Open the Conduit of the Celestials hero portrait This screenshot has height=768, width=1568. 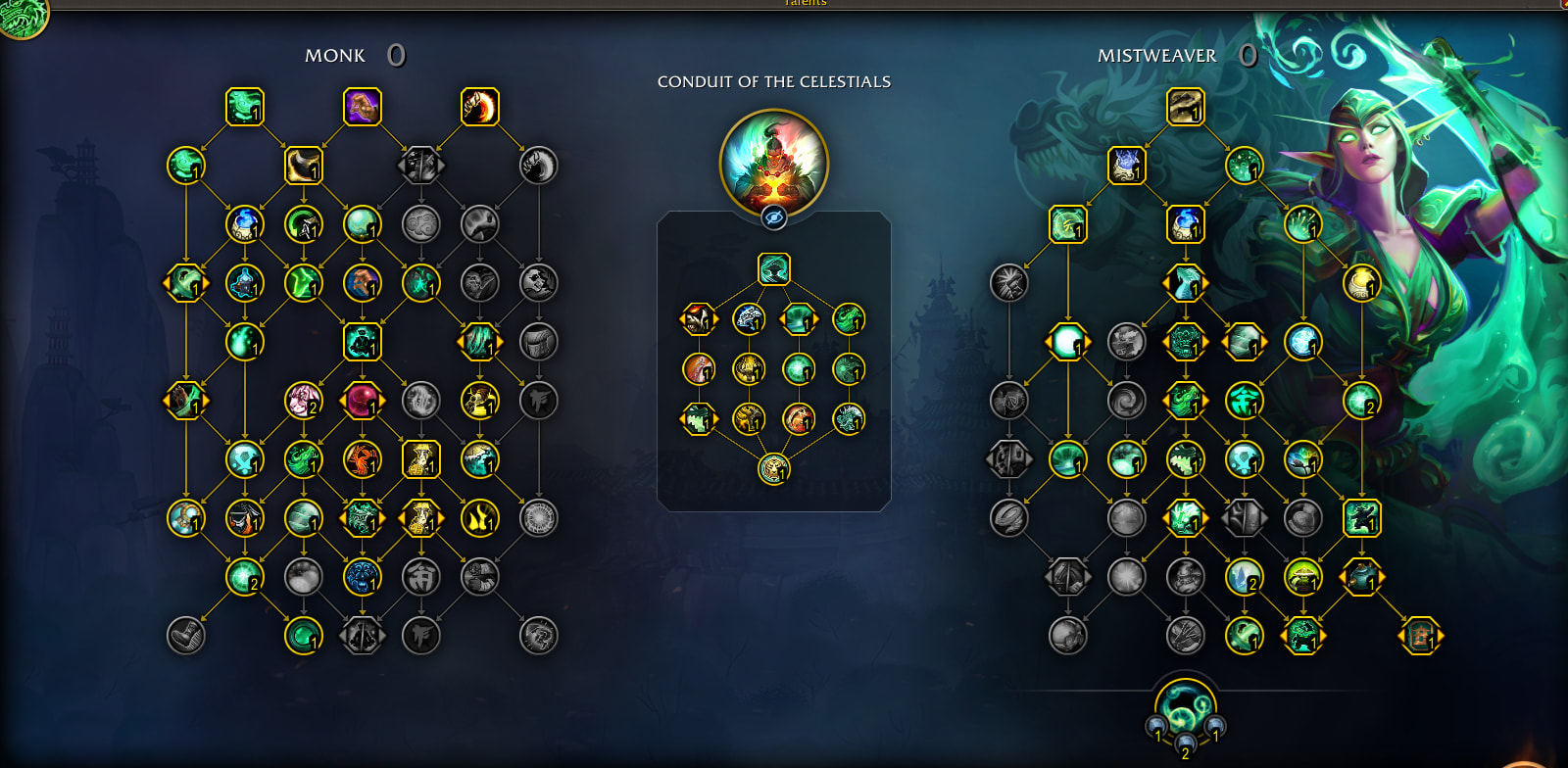[x=773, y=163]
